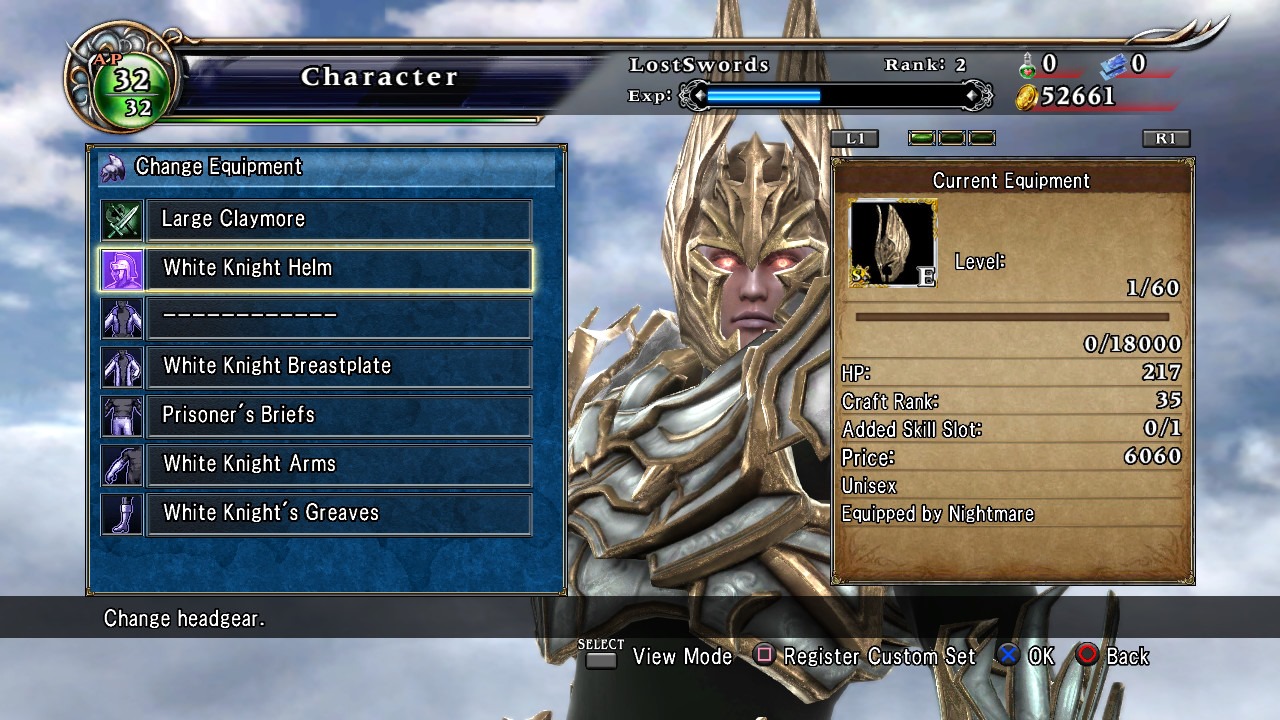1280x720 pixels.
Task: Click the green sword icon beside Large Claymore
Action: pos(121,219)
